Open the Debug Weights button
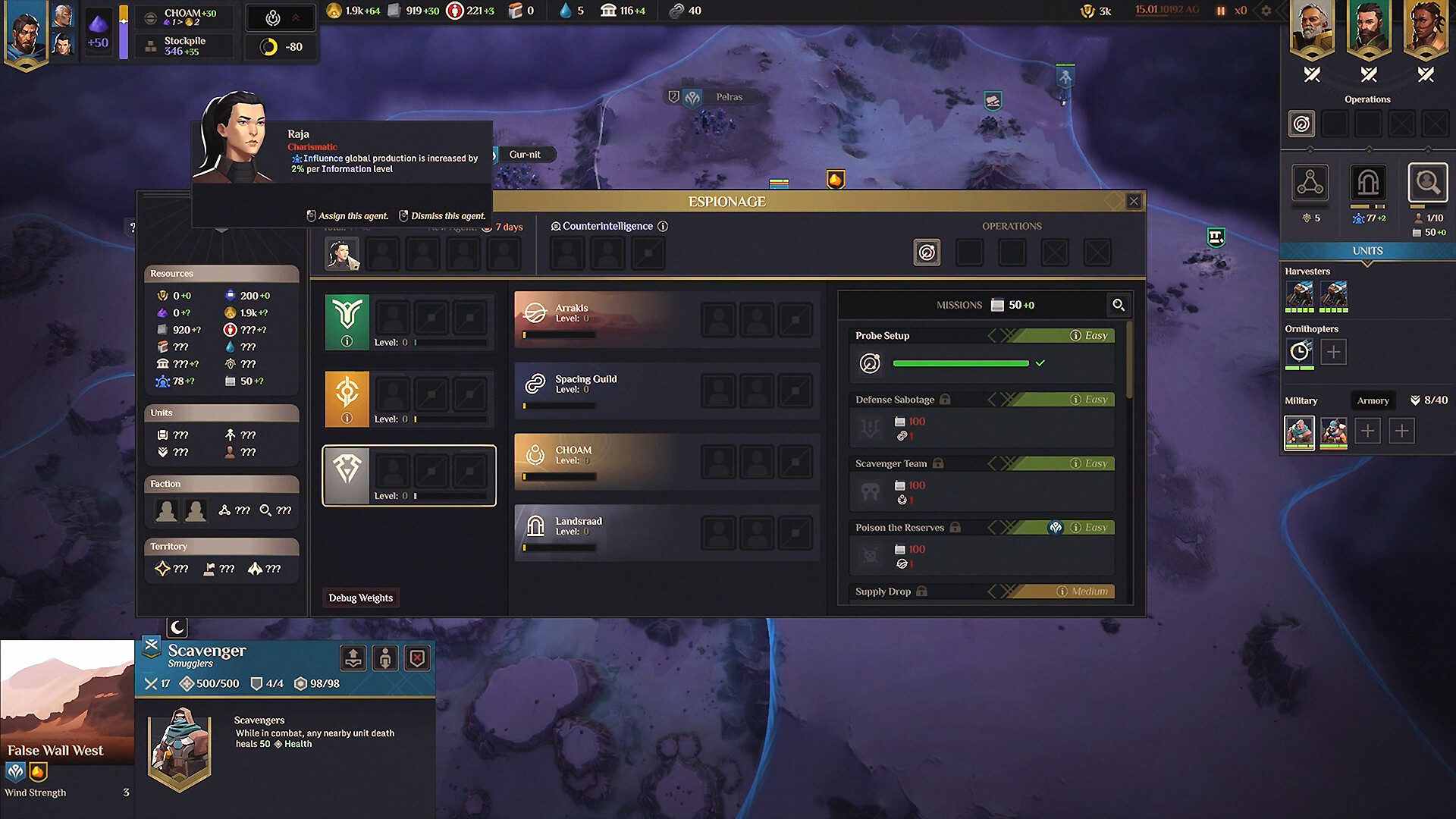 tap(361, 598)
